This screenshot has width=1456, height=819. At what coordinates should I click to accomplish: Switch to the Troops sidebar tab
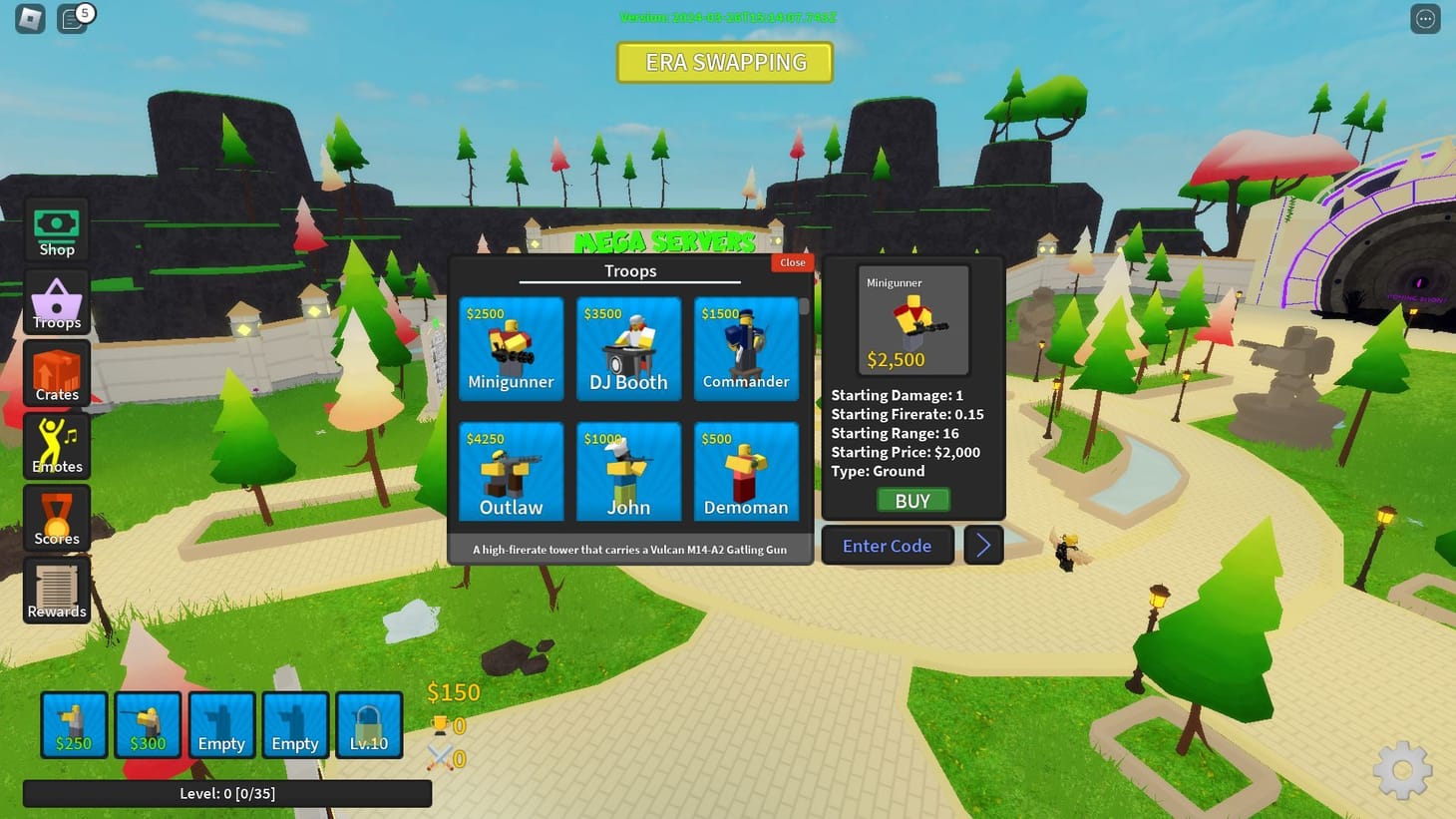(56, 301)
